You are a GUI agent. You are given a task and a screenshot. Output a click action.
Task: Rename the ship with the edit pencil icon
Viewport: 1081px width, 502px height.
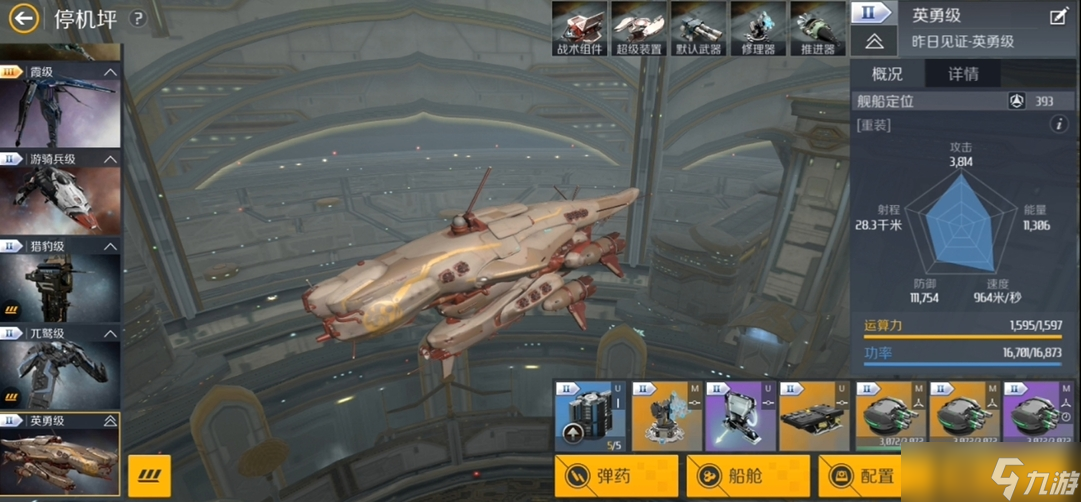(1058, 16)
